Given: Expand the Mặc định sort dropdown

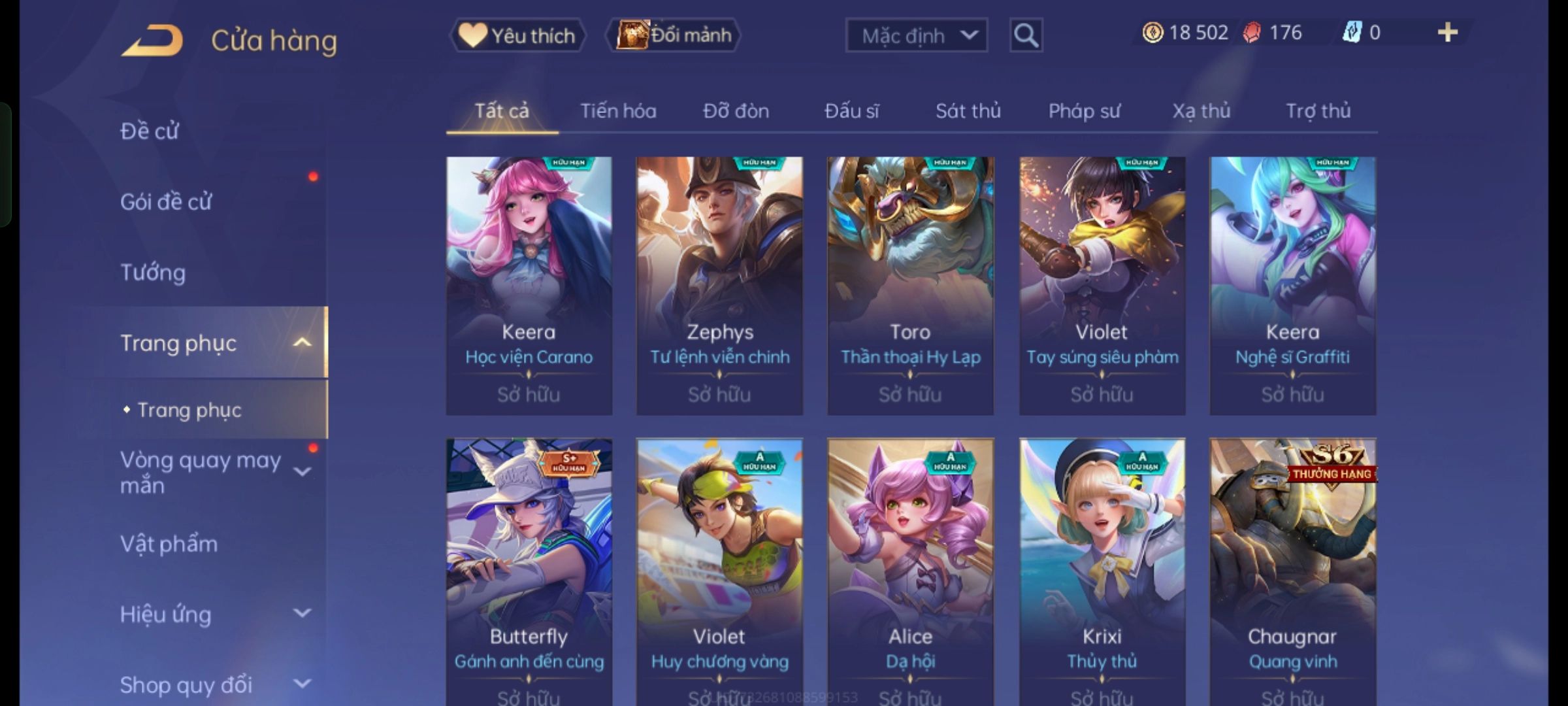Looking at the screenshot, I should point(916,35).
